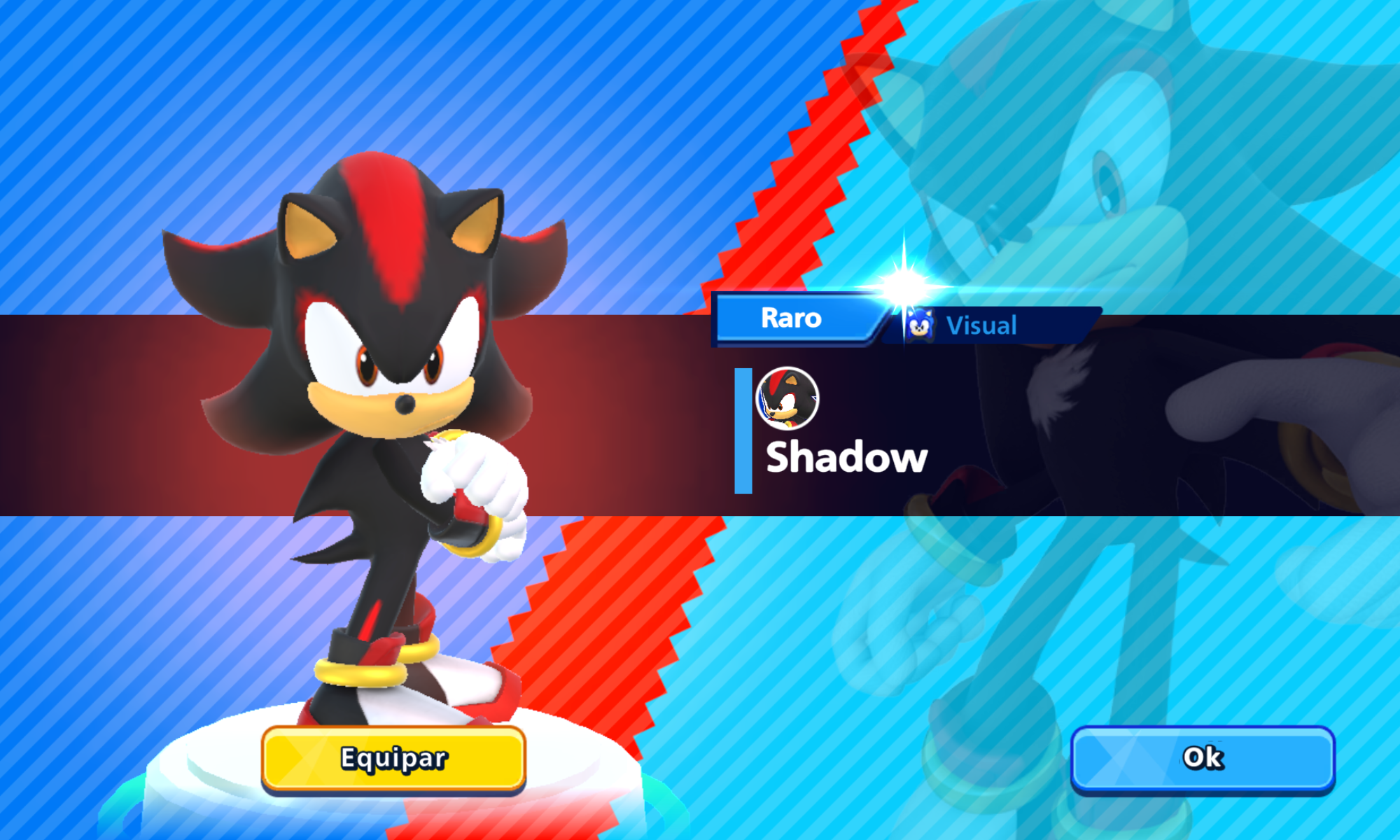Confirm with the Ok button
Viewport: 1400px width, 840px height.
pos(1203,757)
